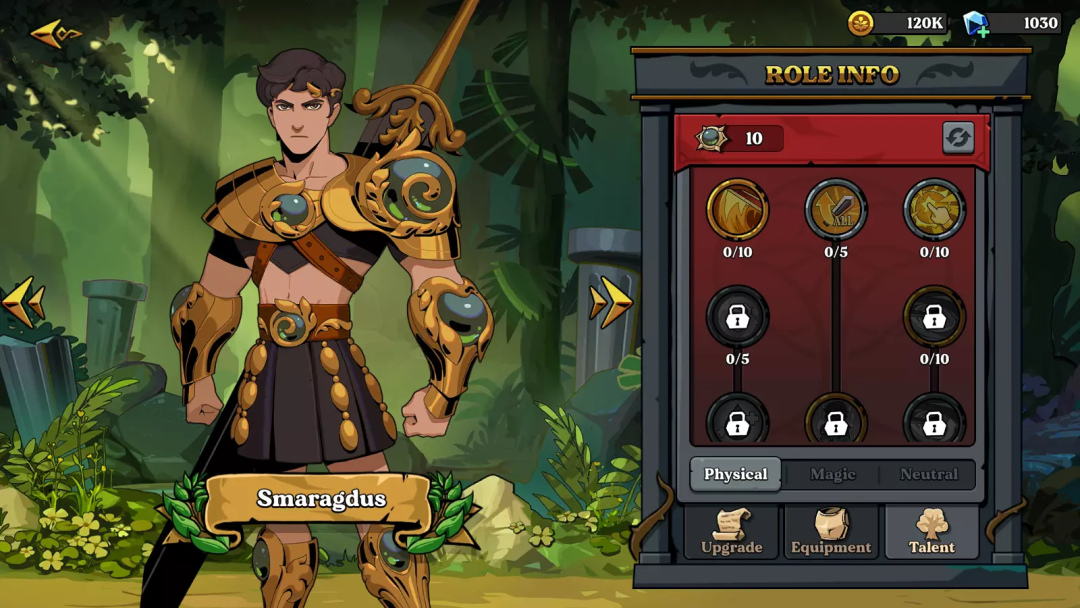Select the golden tapping hand talent
Screen dimensions: 1080x608
934,209
